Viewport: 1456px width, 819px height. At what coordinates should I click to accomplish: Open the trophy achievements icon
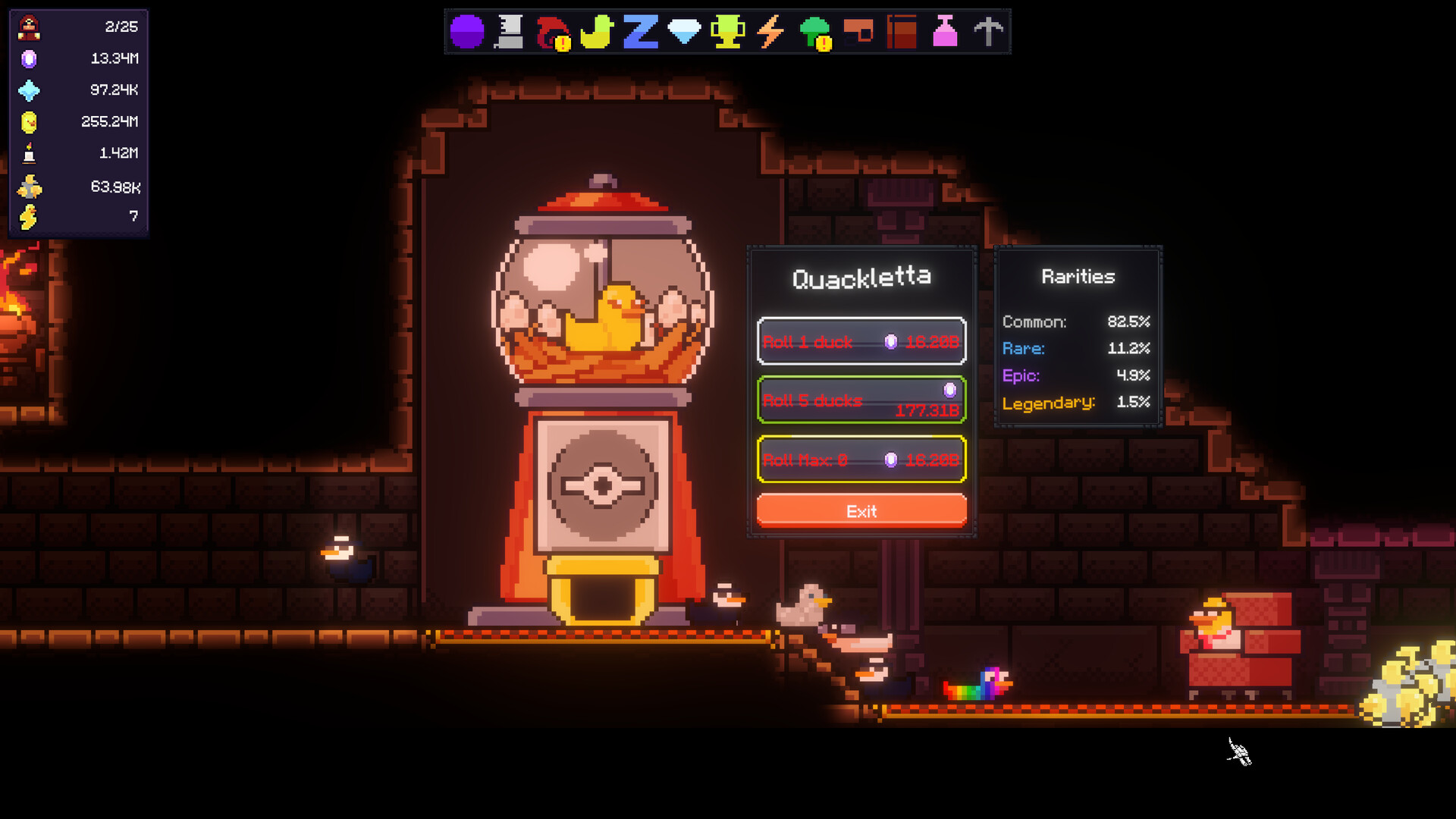(x=727, y=30)
